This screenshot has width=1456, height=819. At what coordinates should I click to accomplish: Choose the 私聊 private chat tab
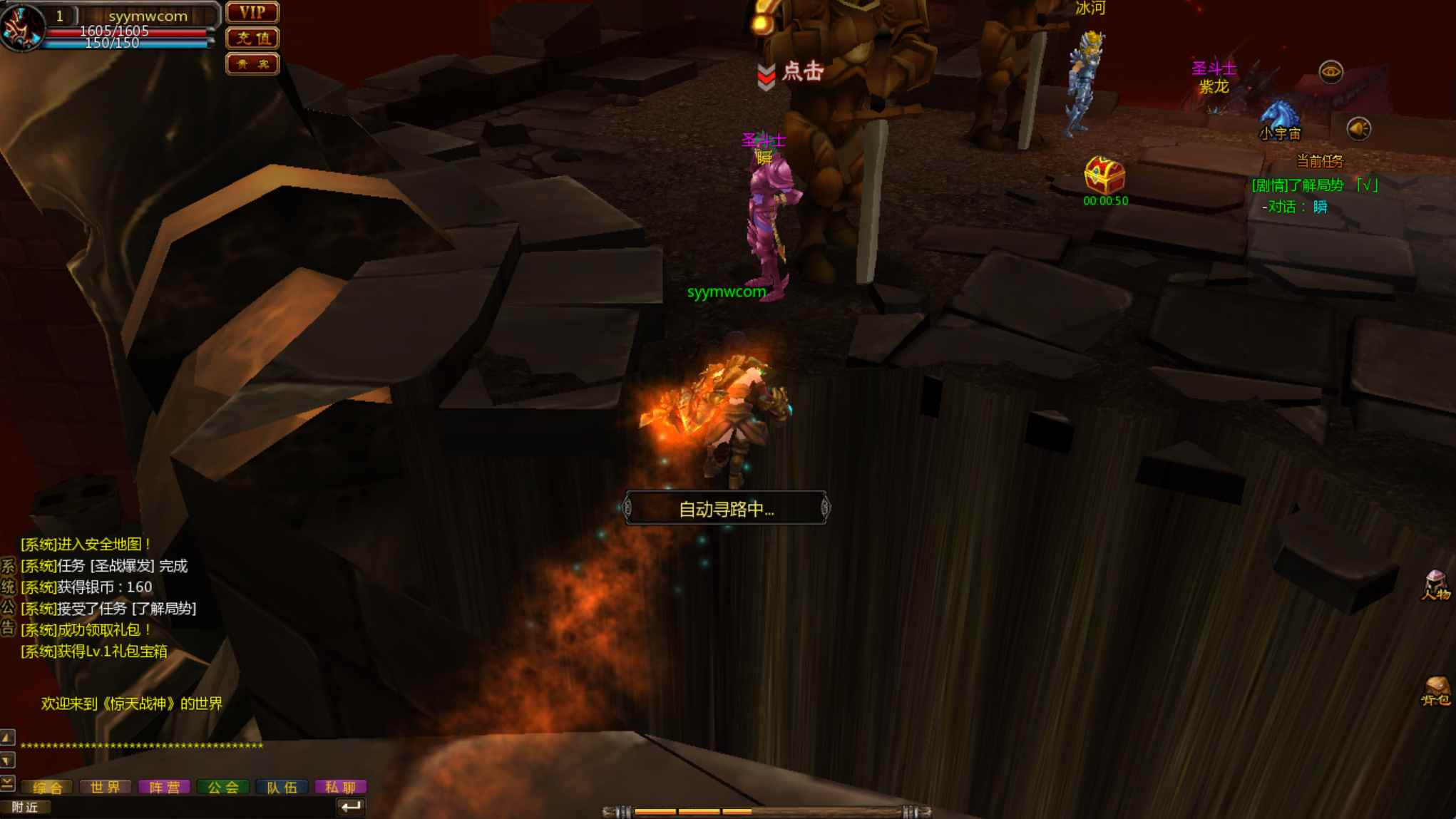tap(340, 787)
